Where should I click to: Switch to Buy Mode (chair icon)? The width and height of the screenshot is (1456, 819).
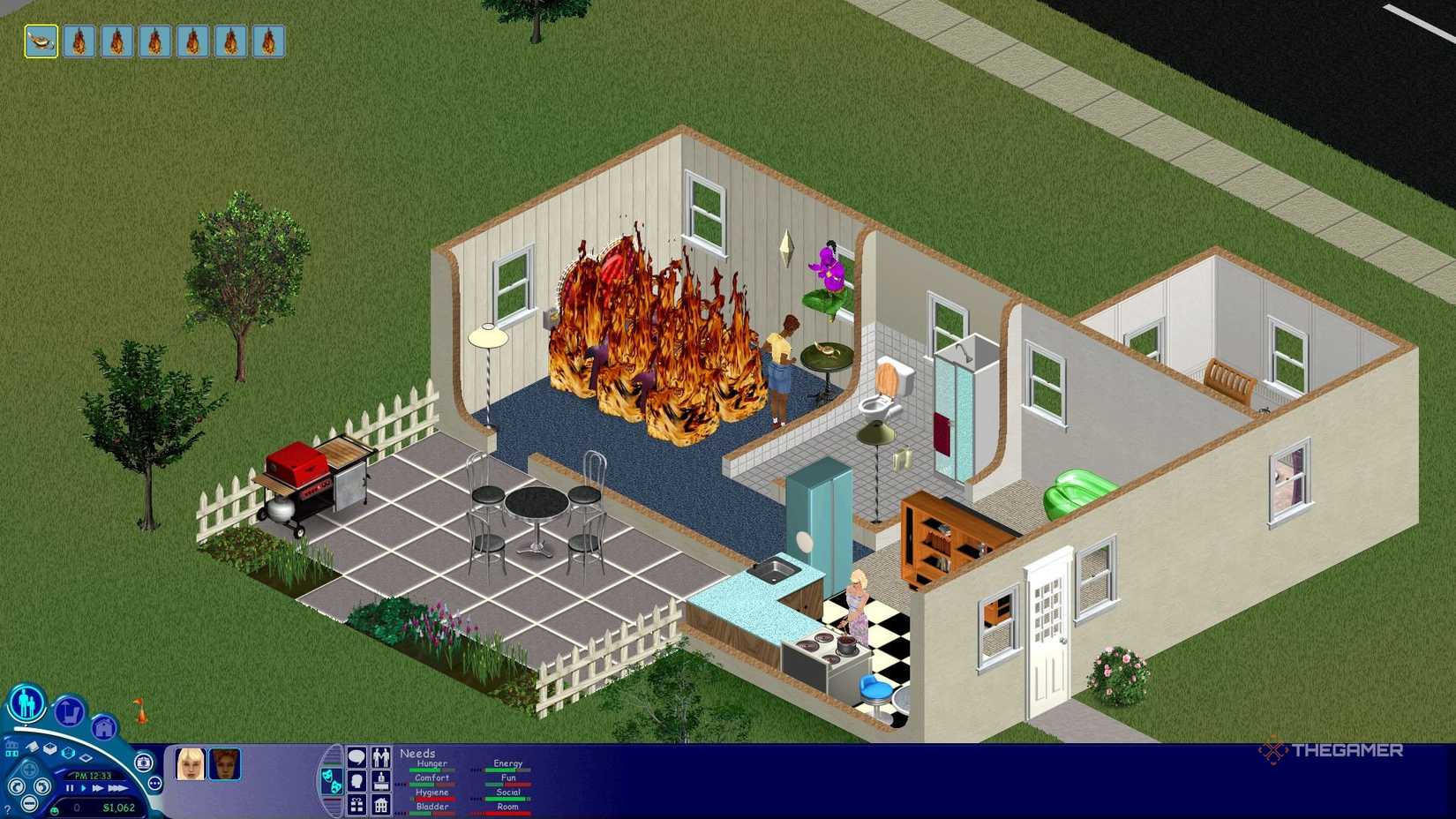click(68, 711)
